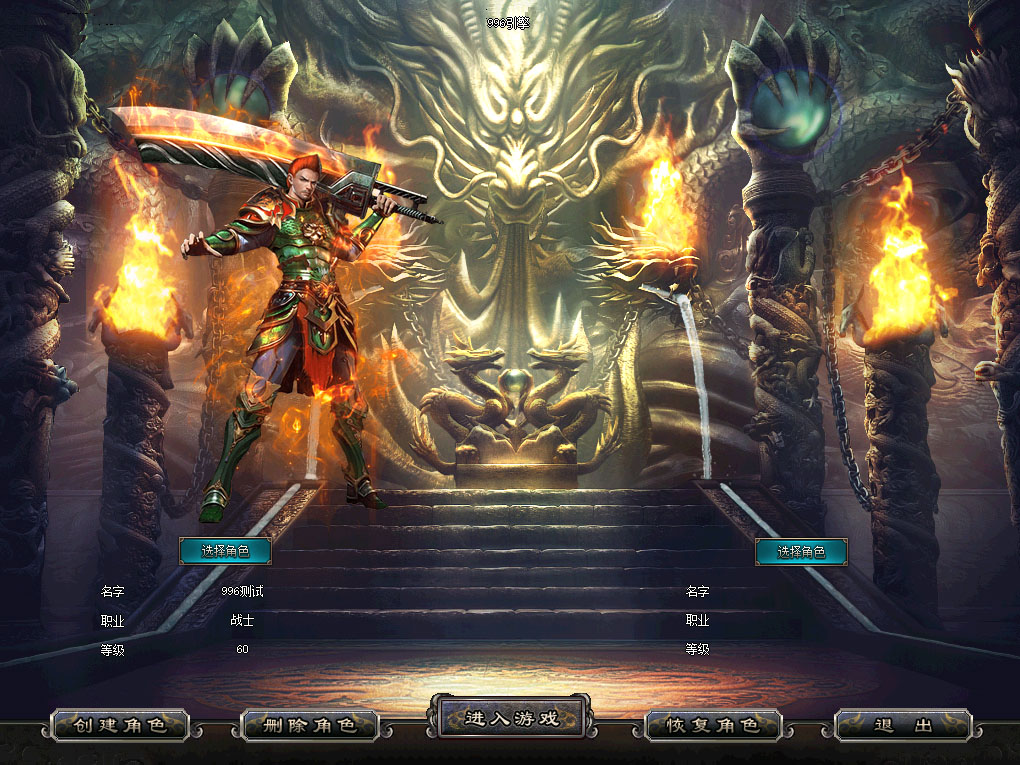Viewport: 1020px width, 765px height.
Task: Select the 恢复角色 (Restore Character) button
Action: tap(712, 725)
